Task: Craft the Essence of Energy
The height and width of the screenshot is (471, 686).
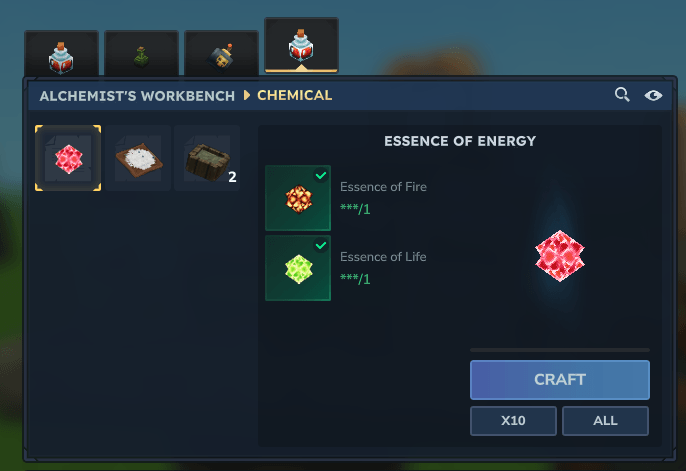Action: [x=559, y=380]
